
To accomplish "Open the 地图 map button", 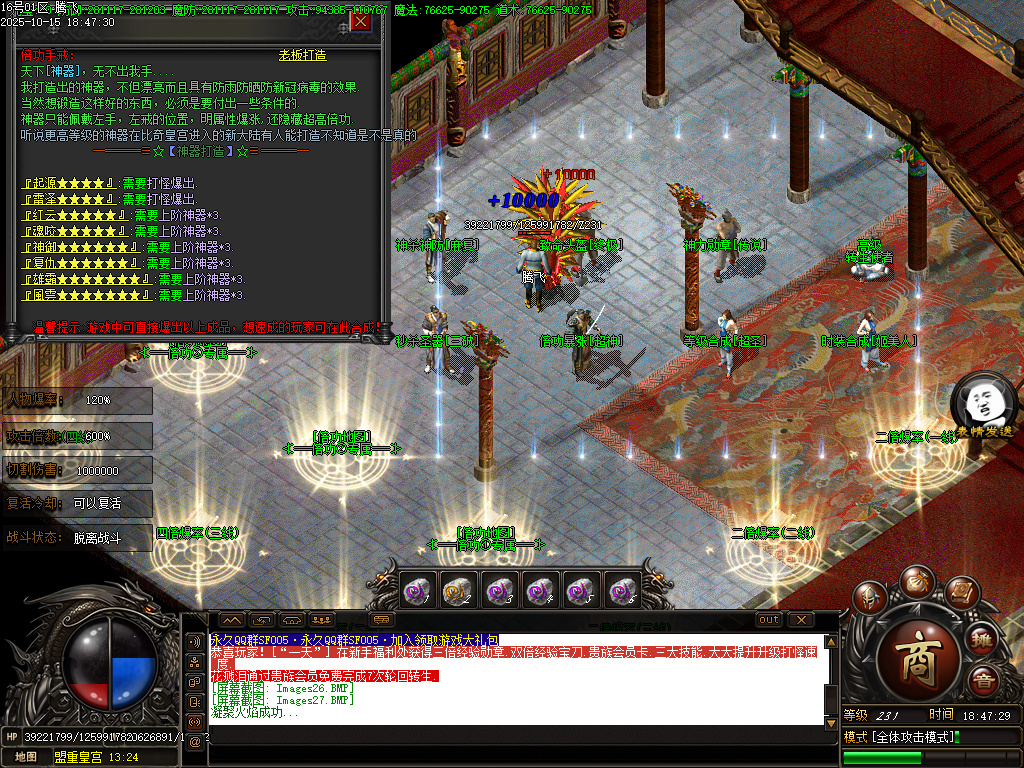I will [x=26, y=757].
